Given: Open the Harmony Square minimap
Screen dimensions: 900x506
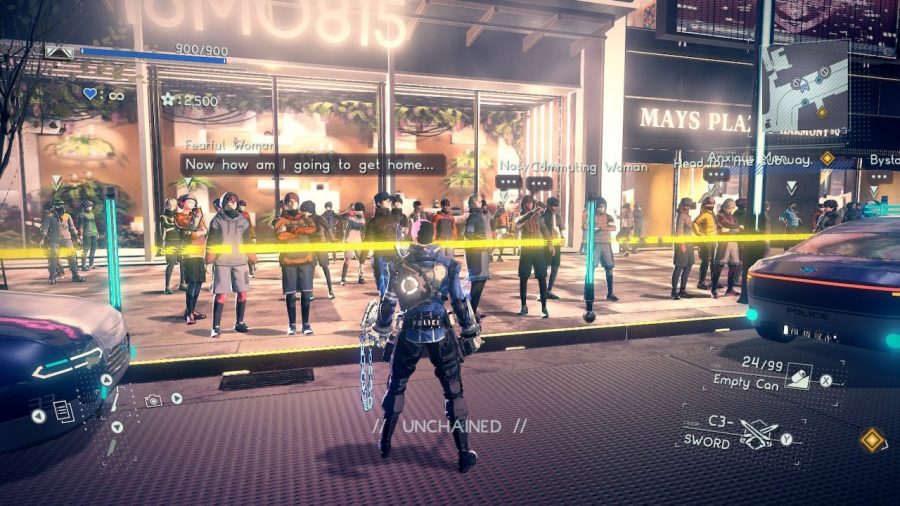Looking at the screenshot, I should 806,86.
